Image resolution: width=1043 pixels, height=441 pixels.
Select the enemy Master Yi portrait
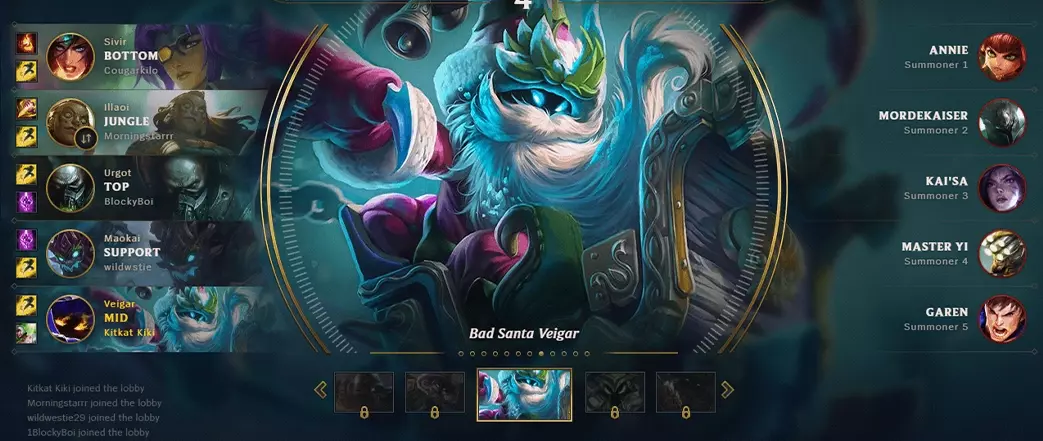(1001, 253)
